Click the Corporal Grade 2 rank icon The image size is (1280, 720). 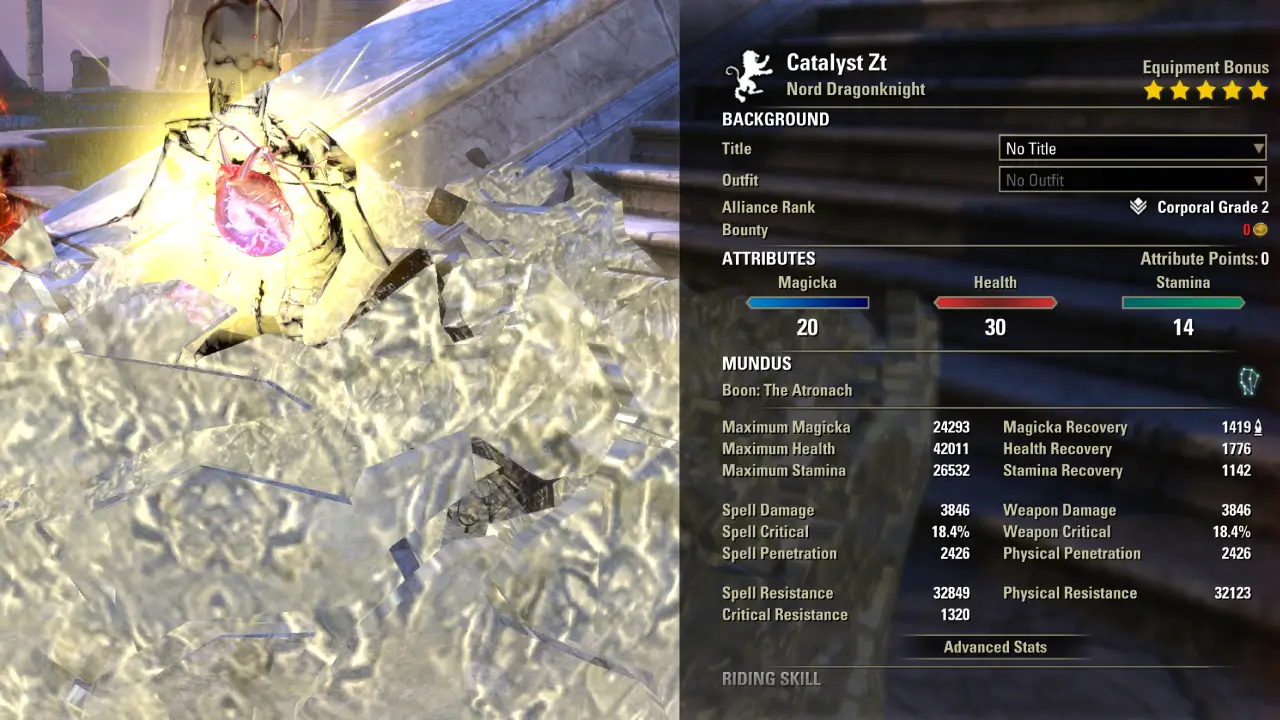tap(1138, 207)
